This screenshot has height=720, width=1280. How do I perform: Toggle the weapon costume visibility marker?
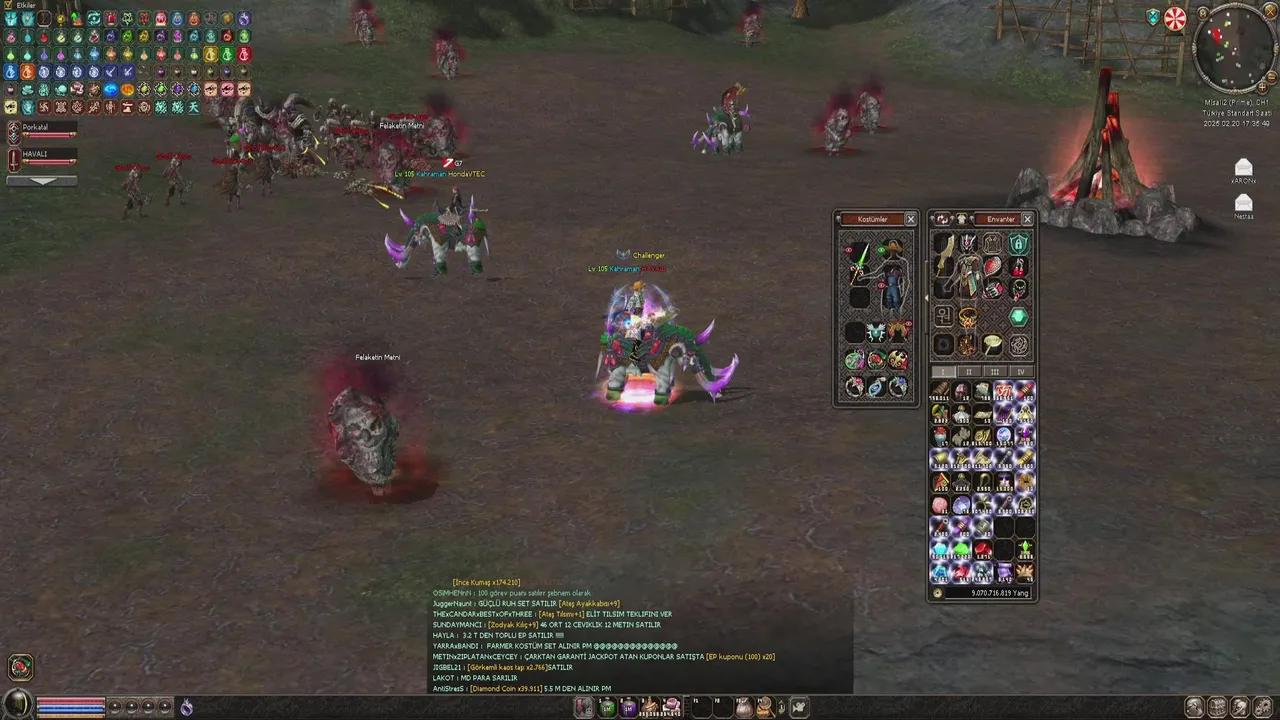[847, 250]
